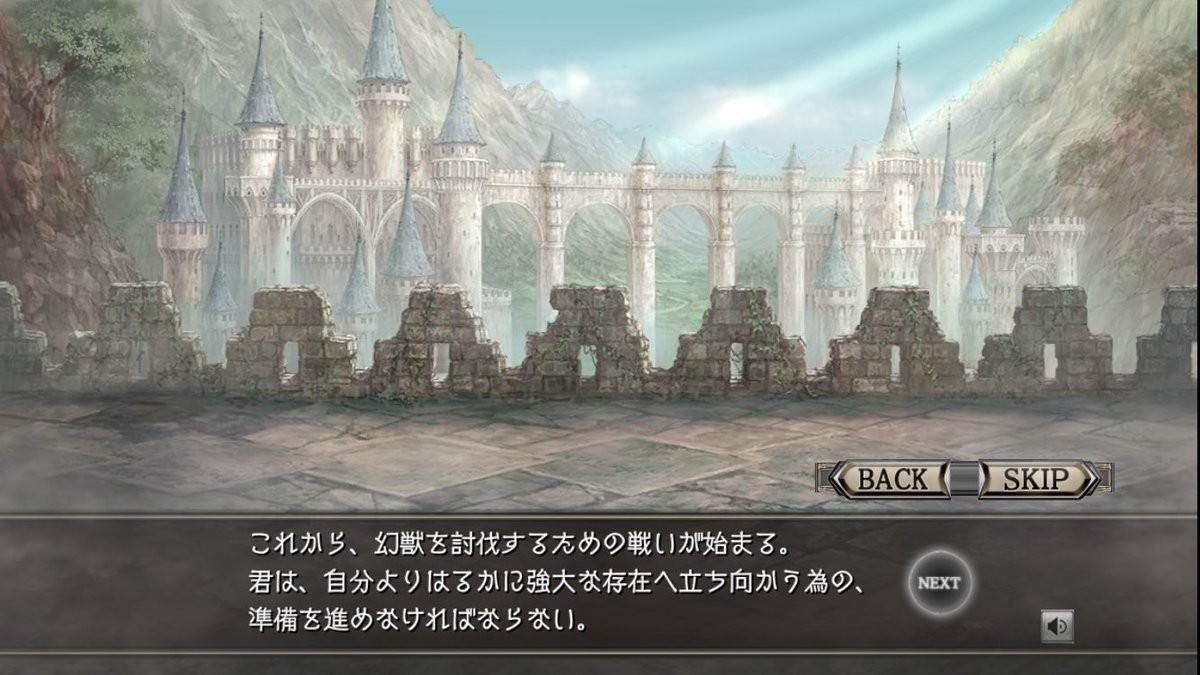Advance dialogue with the NEXT button
The width and height of the screenshot is (1200, 675).
(939, 583)
